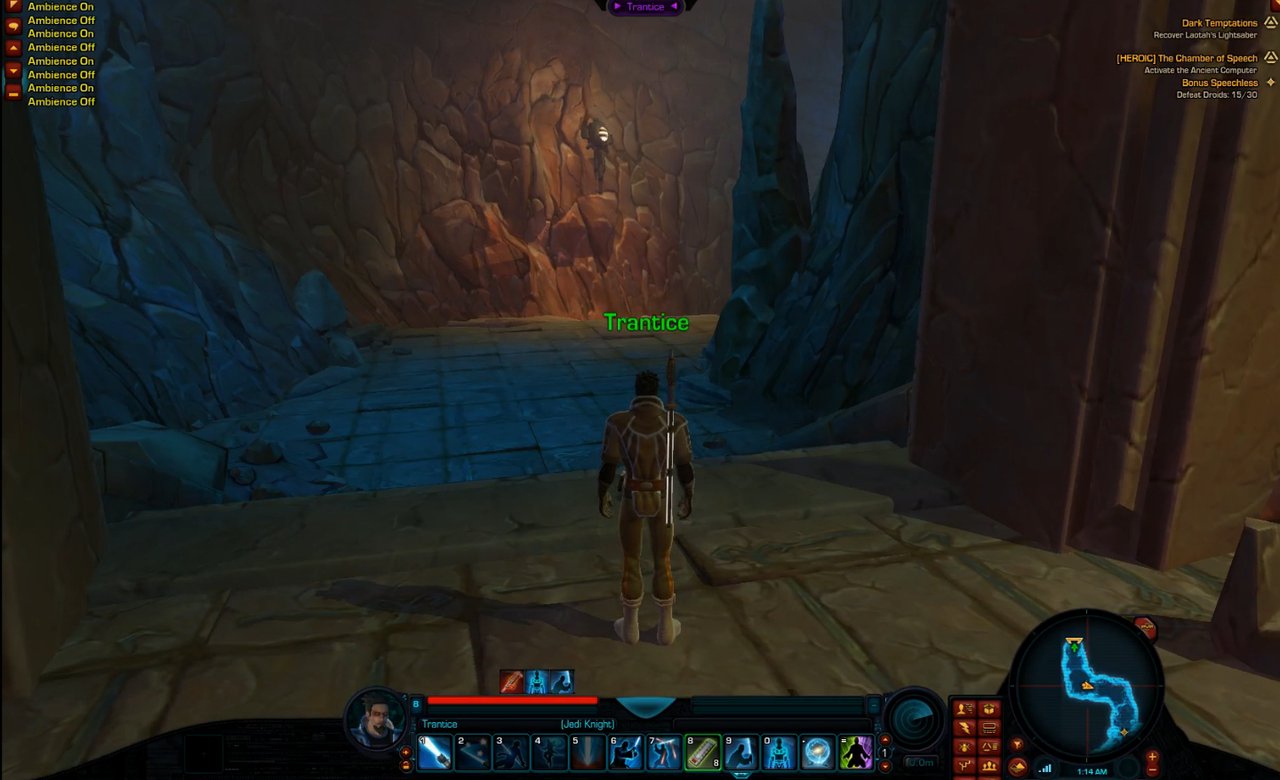Activate the meditation ability in the last hotbar slot

[857, 753]
